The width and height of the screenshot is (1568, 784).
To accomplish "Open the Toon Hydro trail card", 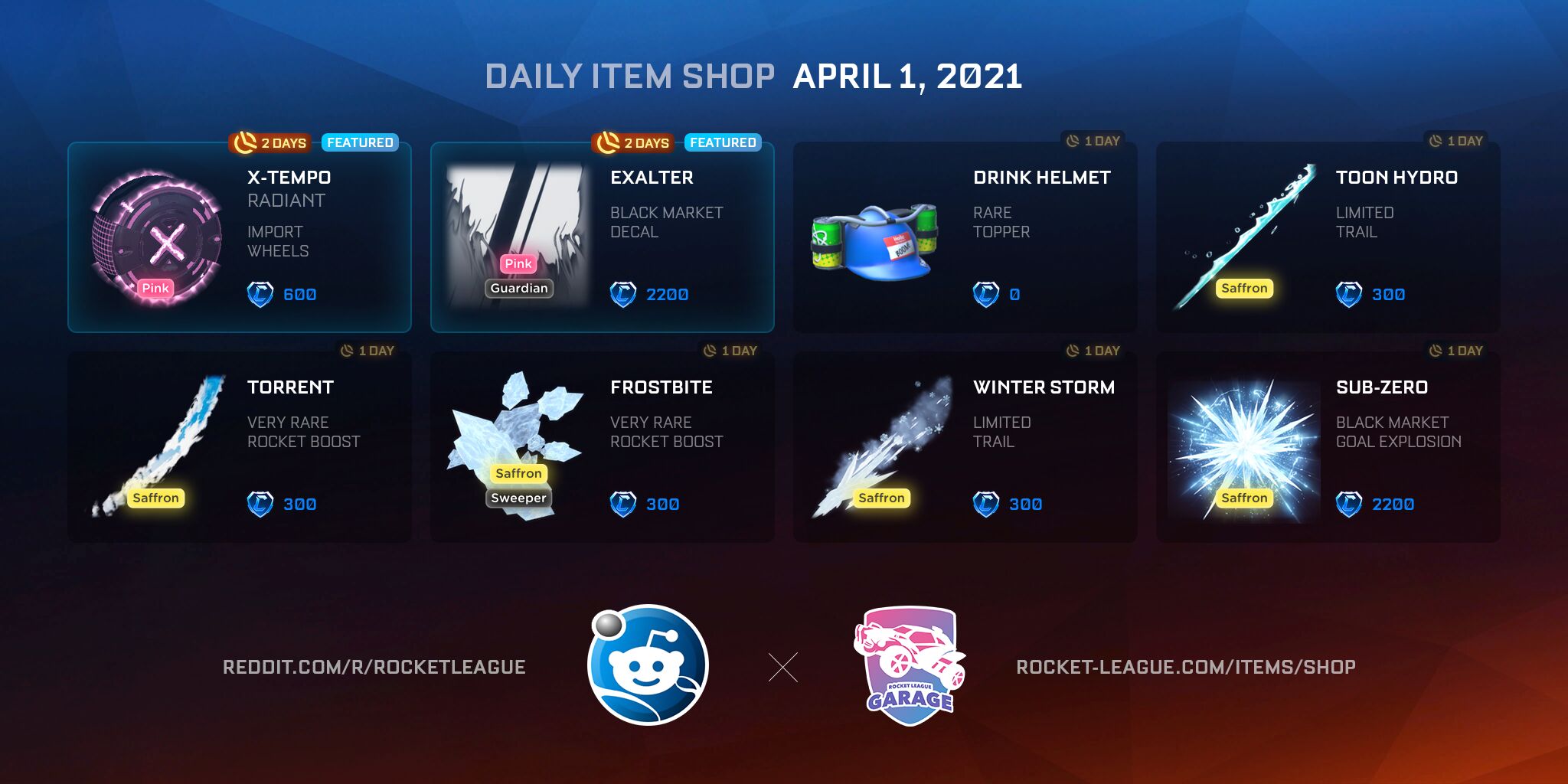I will click(x=1328, y=237).
